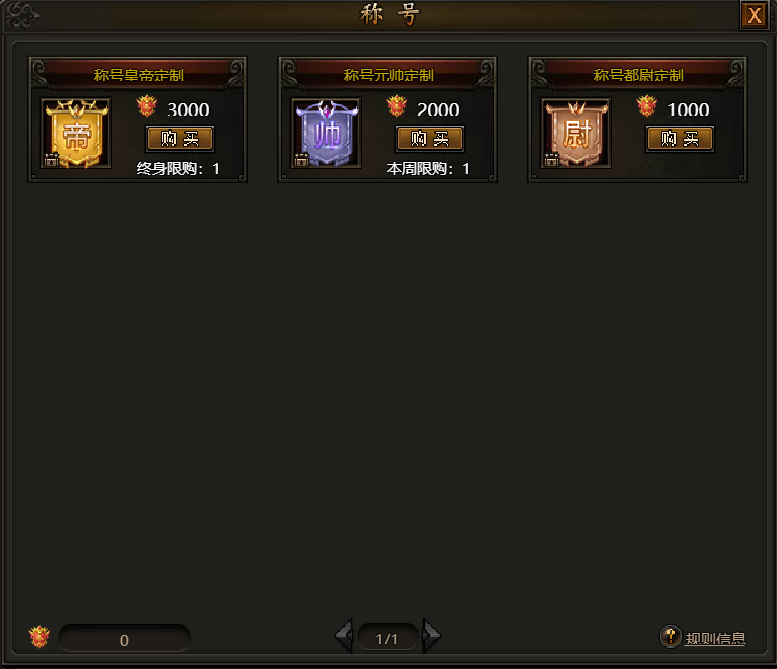Select the golden 帝 emperor badge icon
777x669 pixels.
click(x=76, y=133)
